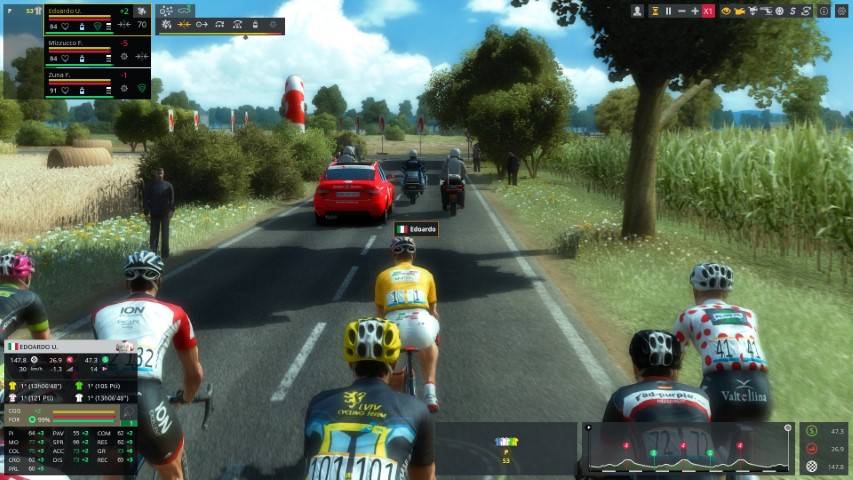Toggle the yellow eye view icon
Viewport: 853px width, 480px height.
[726, 10]
